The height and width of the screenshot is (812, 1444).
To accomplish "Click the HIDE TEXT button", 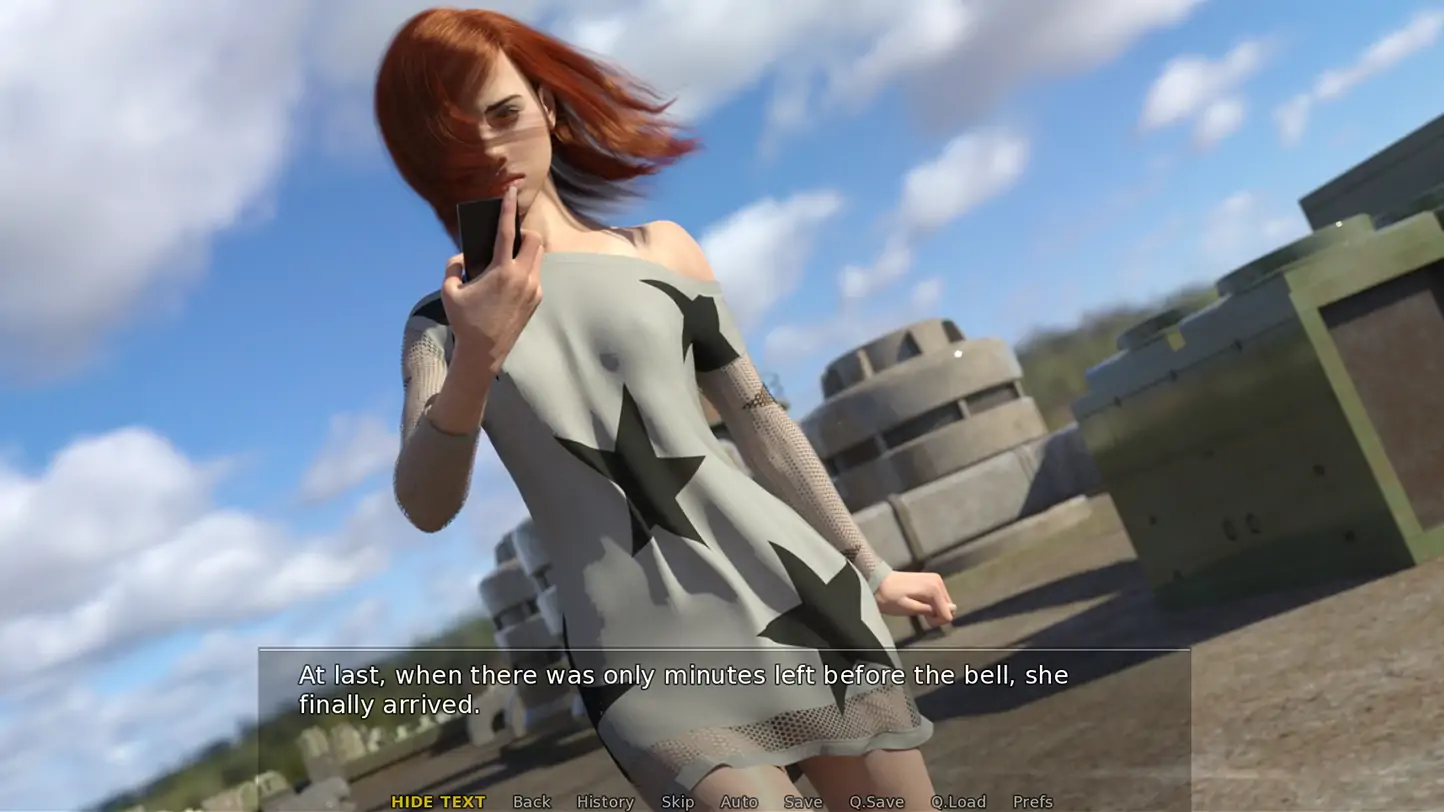I will 438,801.
